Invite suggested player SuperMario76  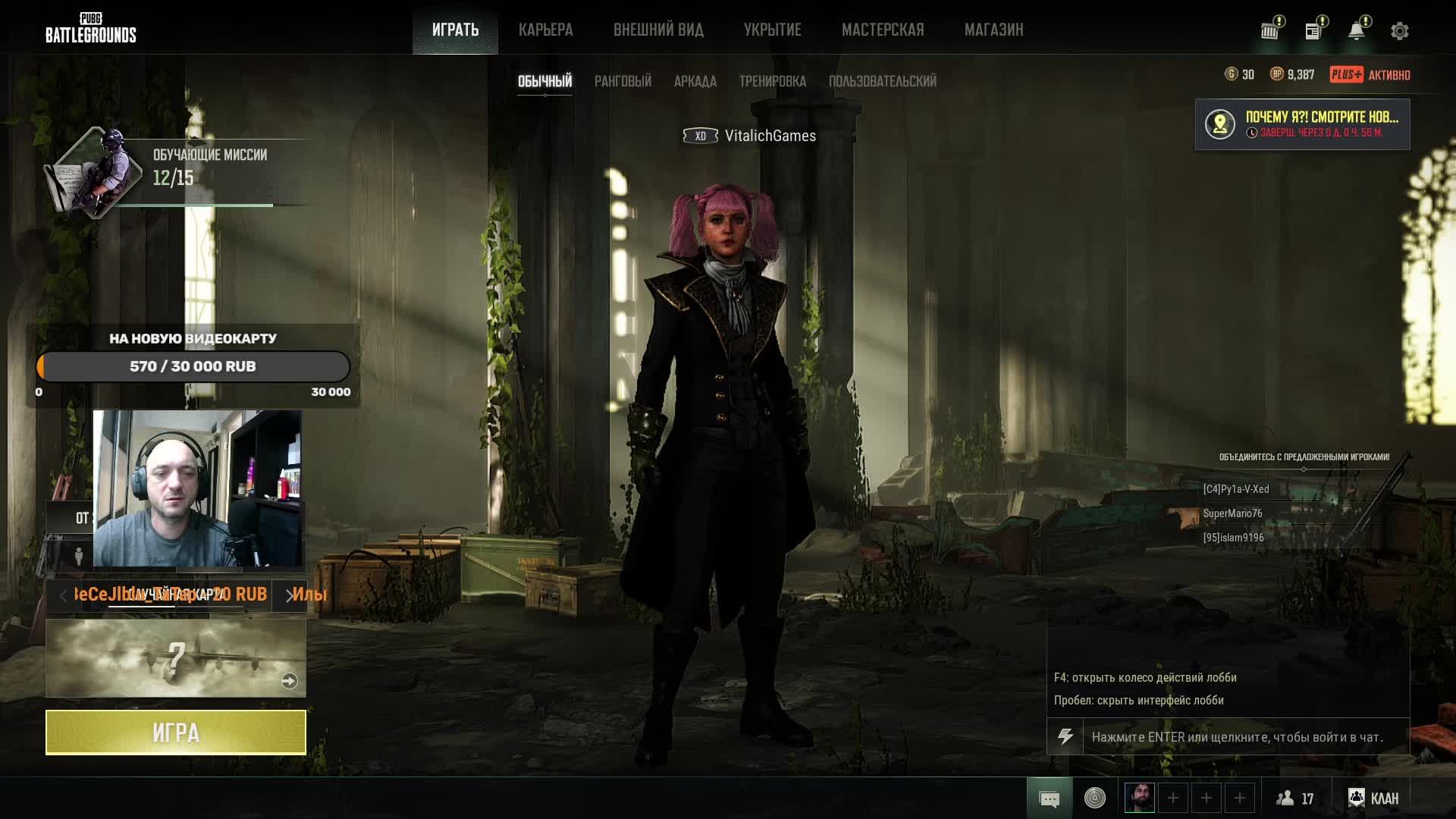(x=1232, y=513)
